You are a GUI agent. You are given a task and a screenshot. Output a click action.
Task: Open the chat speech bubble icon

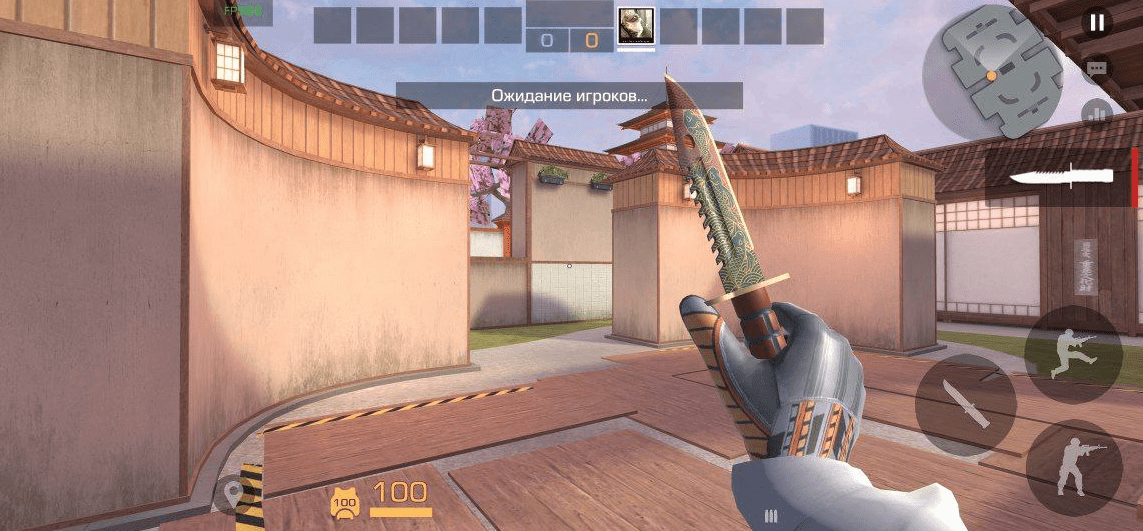tap(1097, 68)
